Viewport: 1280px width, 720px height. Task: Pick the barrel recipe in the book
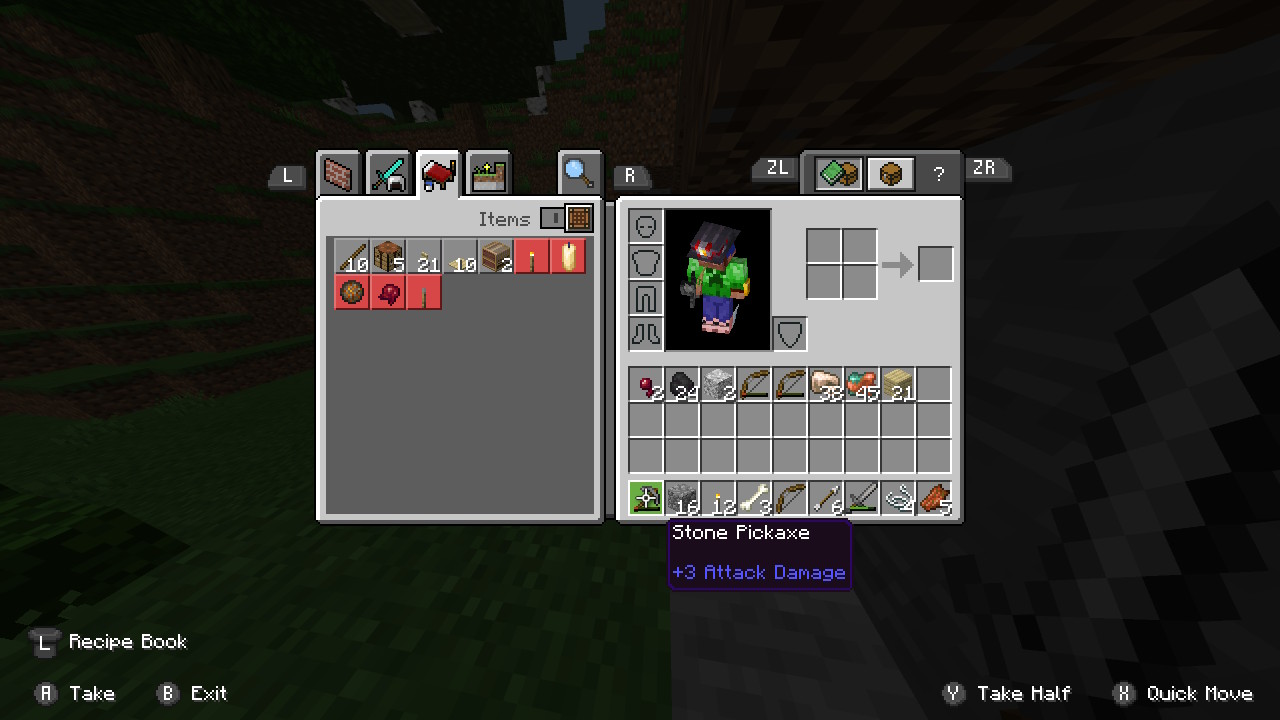tap(496, 257)
